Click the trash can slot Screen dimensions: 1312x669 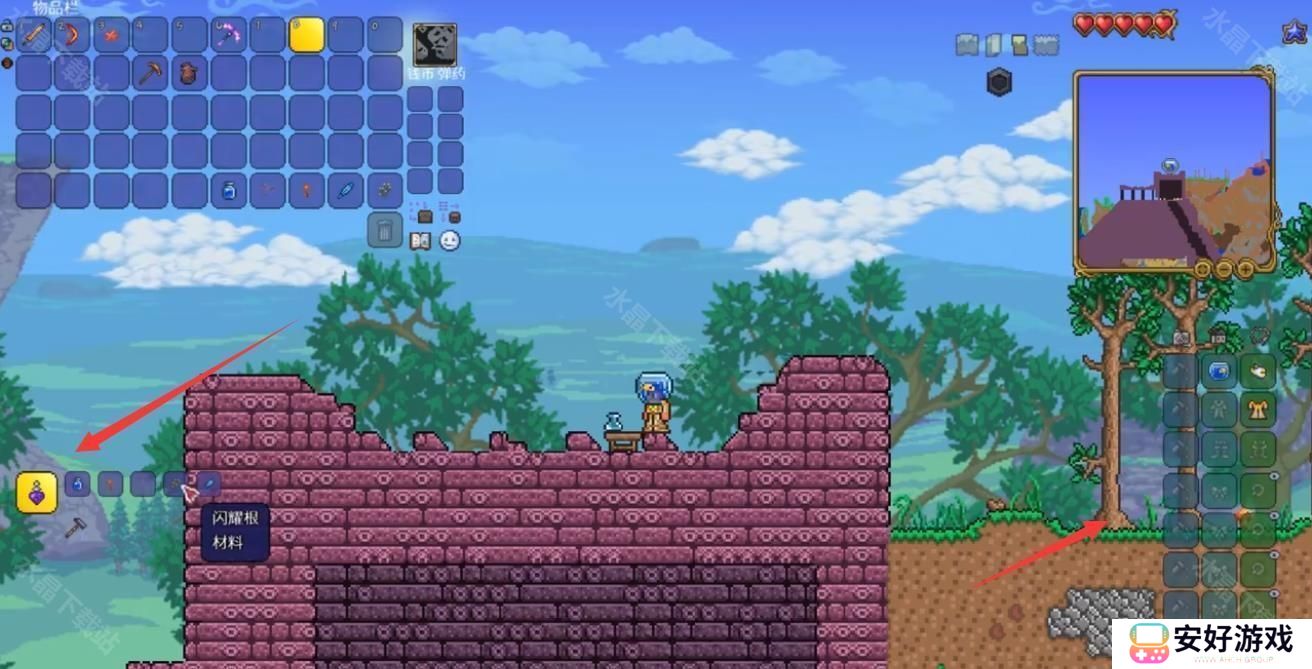point(384,230)
